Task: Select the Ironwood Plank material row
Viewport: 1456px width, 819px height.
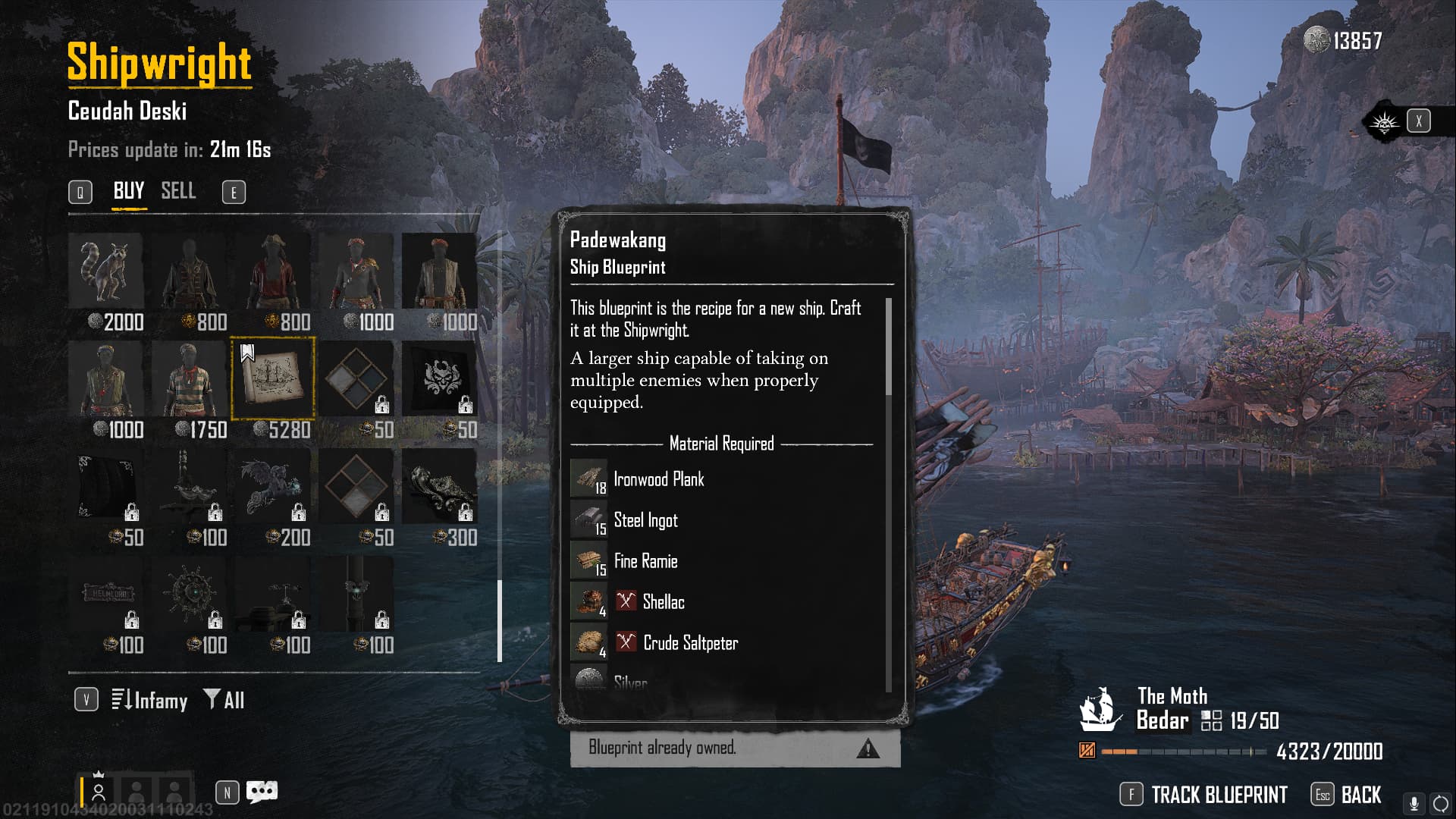Action: tap(658, 479)
